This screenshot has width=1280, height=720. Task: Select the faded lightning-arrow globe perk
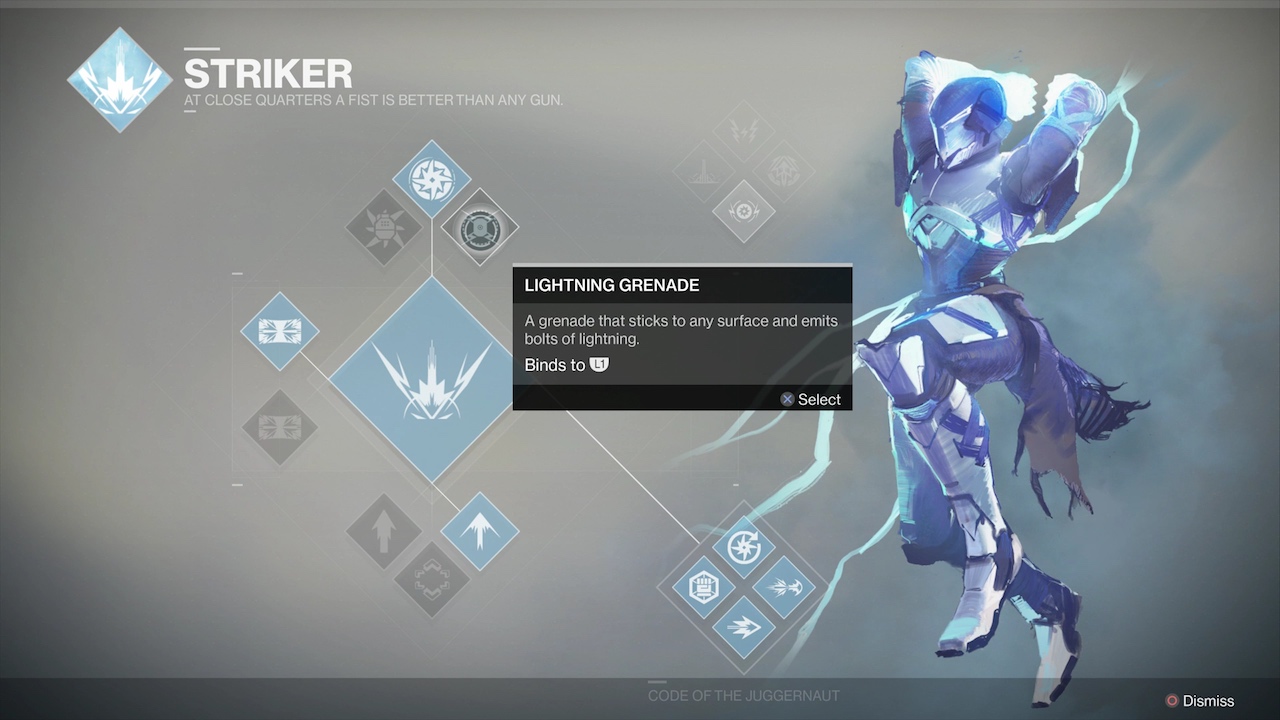click(x=783, y=171)
